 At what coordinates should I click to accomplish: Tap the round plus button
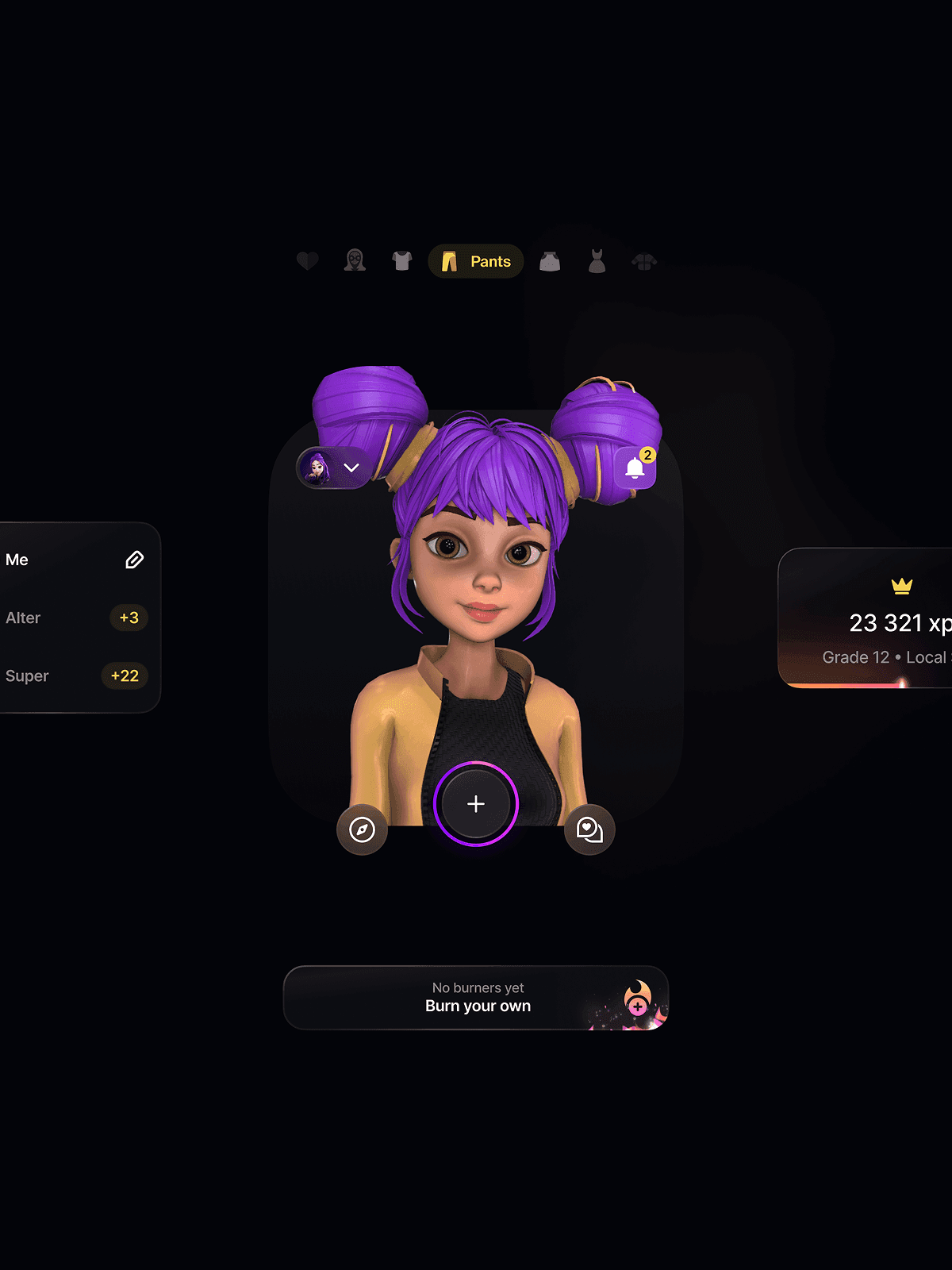point(476,804)
